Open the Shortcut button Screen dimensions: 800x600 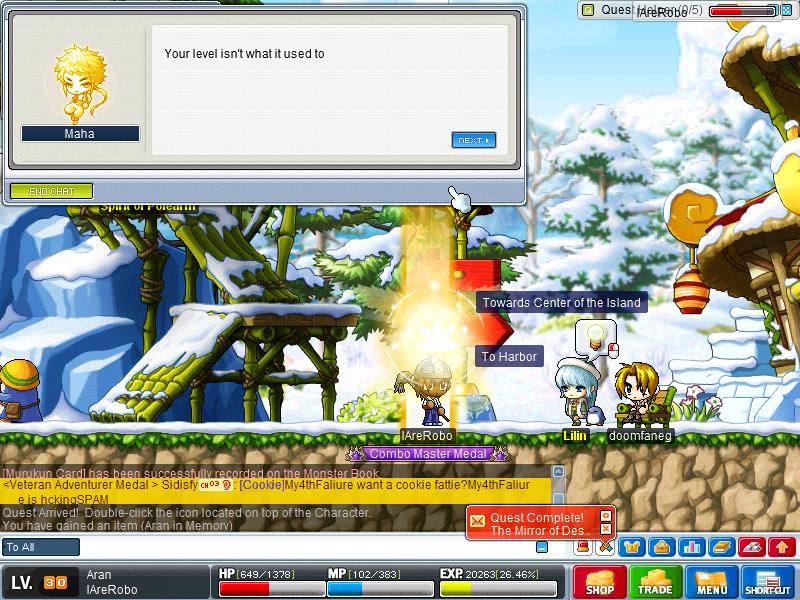pyautogui.click(x=768, y=582)
